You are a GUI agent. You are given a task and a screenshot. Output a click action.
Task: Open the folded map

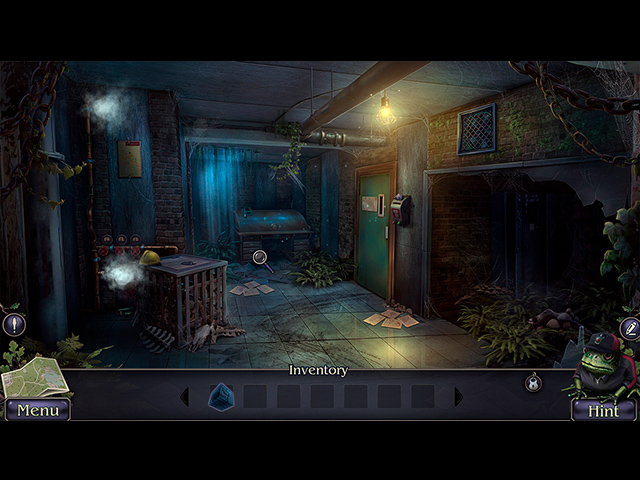[x=33, y=377]
